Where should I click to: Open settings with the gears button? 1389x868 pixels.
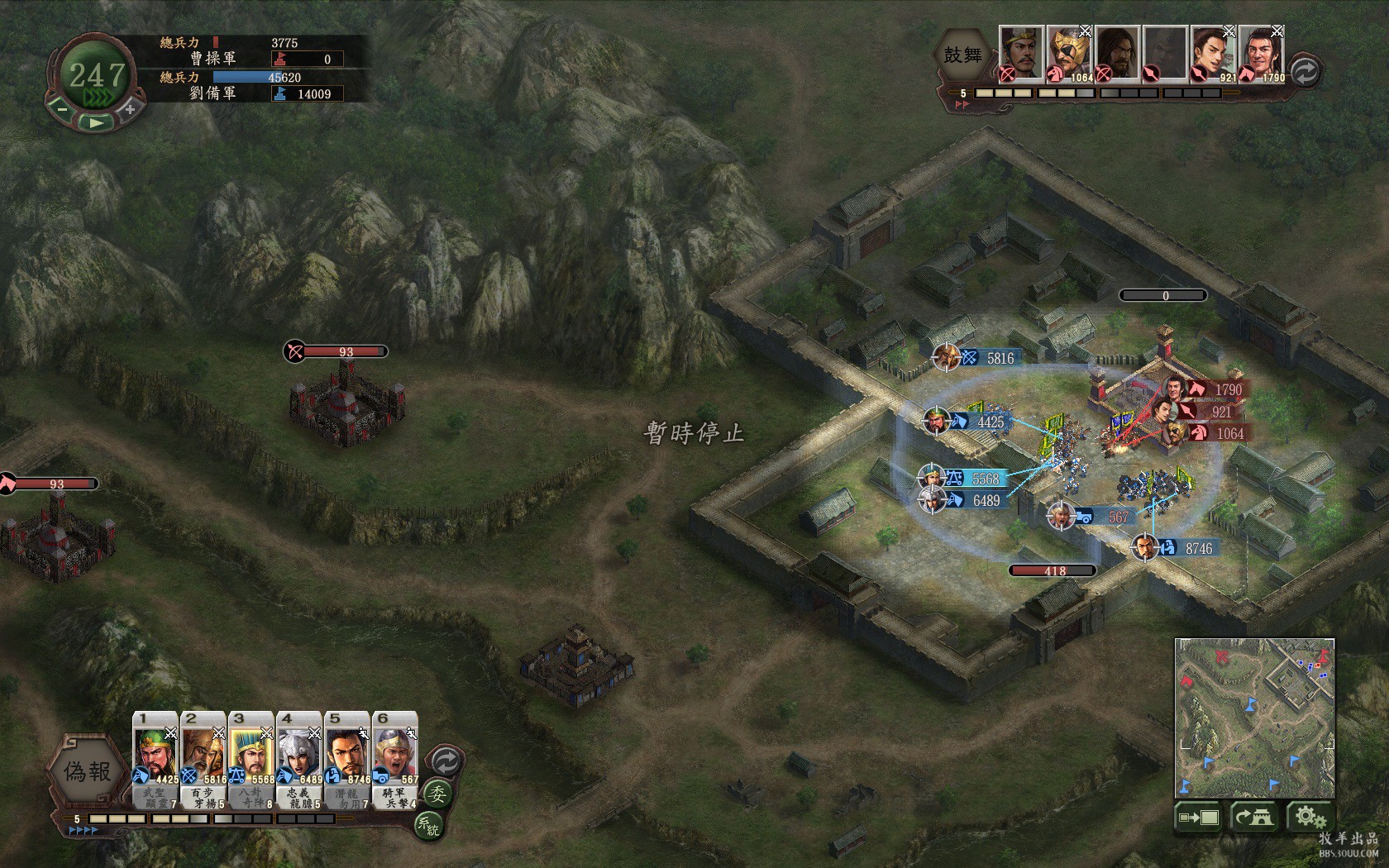click(1310, 818)
